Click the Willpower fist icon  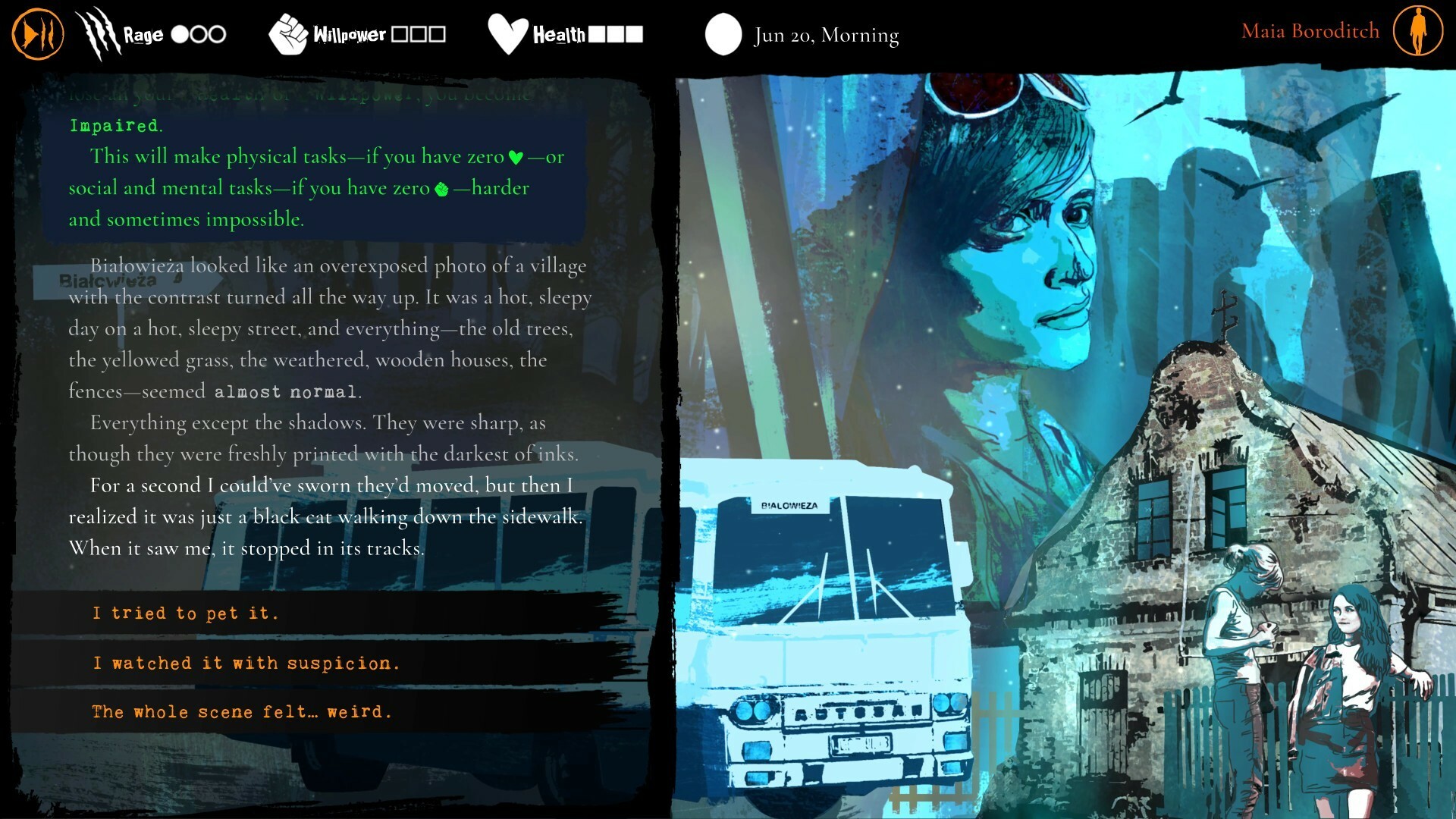289,32
